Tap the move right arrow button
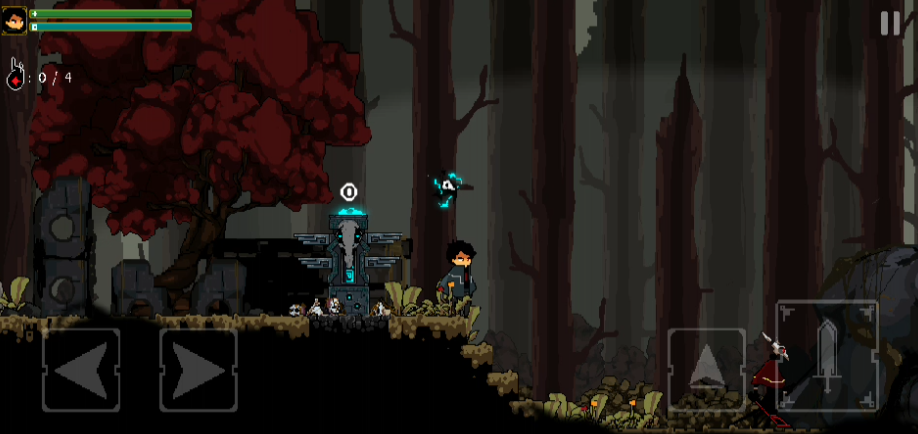The image size is (918, 434). [x=198, y=370]
